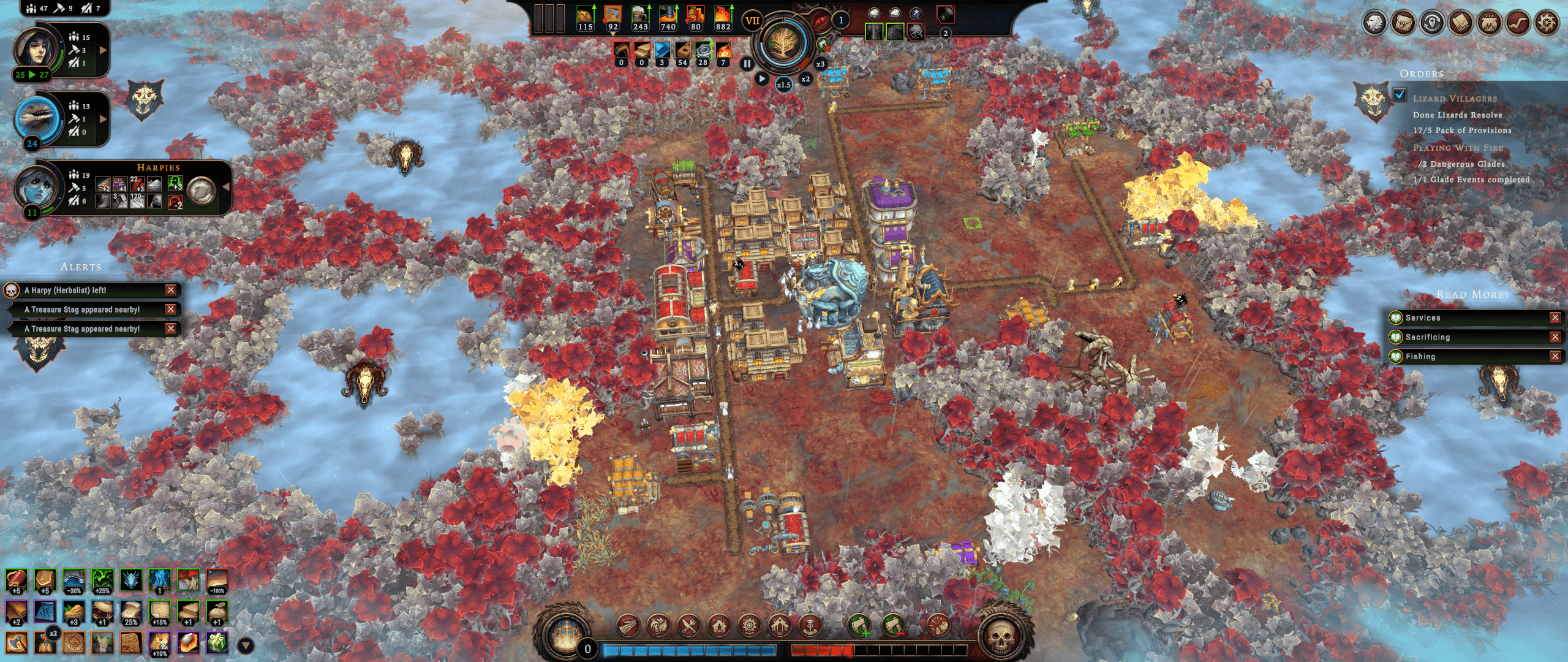Set game speed to x2
The image size is (1568, 662).
click(805, 79)
